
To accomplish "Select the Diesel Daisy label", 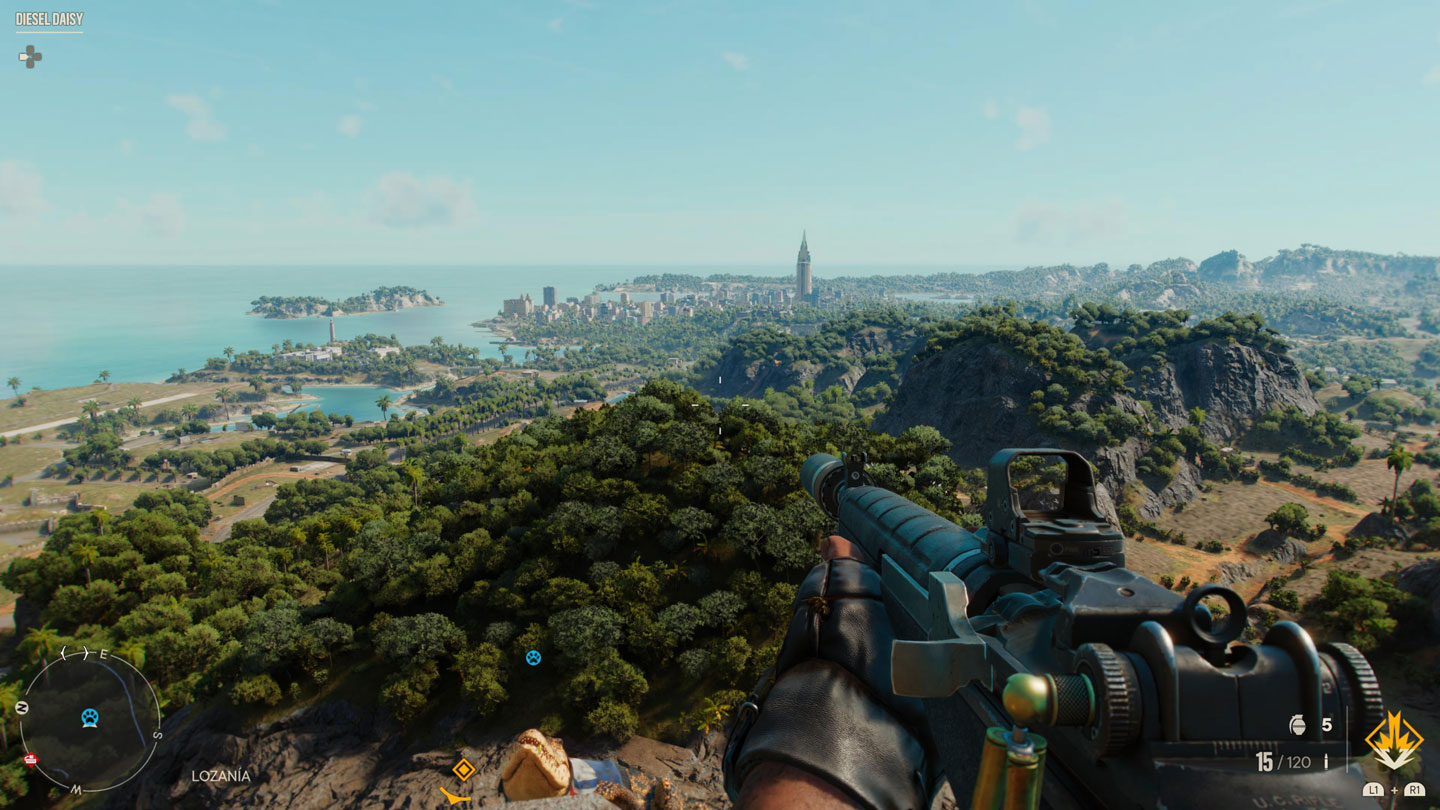I will (x=49, y=19).
